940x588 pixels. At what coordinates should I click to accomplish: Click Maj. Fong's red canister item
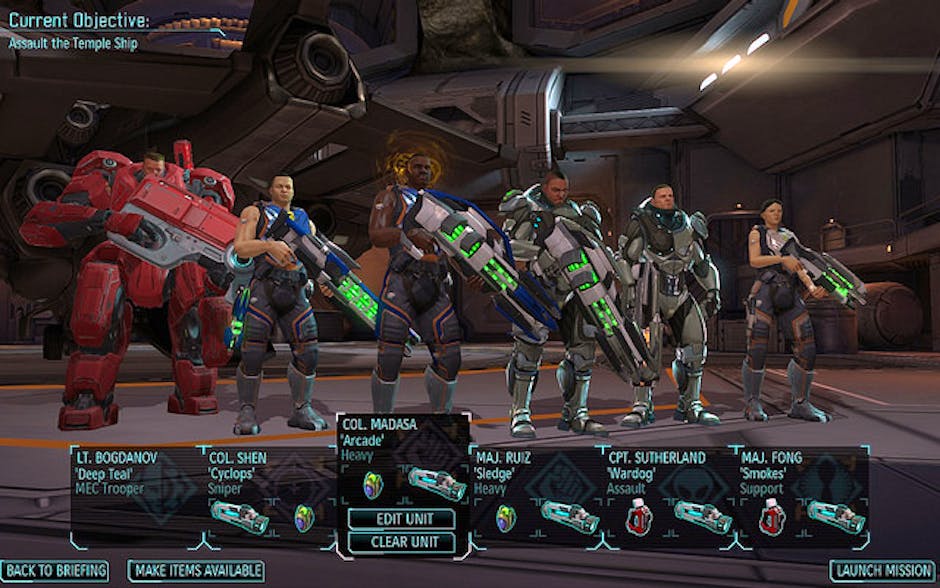[770, 517]
